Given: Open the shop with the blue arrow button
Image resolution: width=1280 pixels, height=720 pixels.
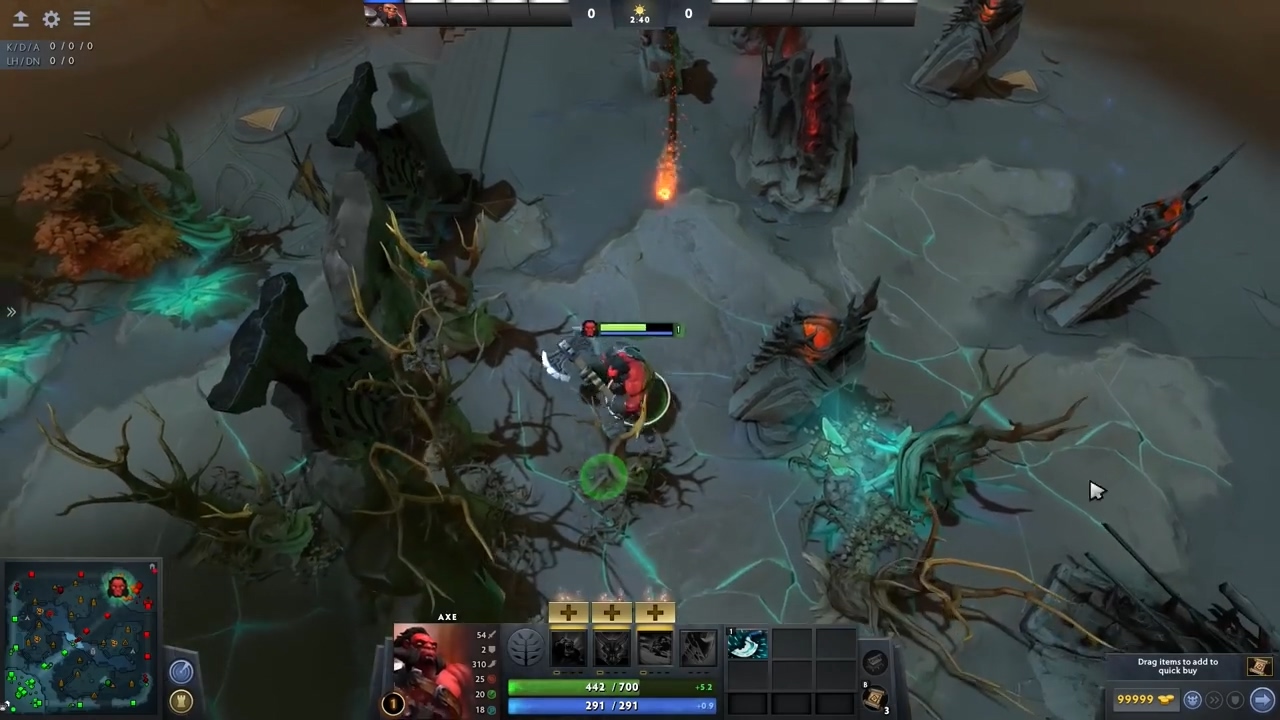Looking at the screenshot, I should tap(1261, 699).
